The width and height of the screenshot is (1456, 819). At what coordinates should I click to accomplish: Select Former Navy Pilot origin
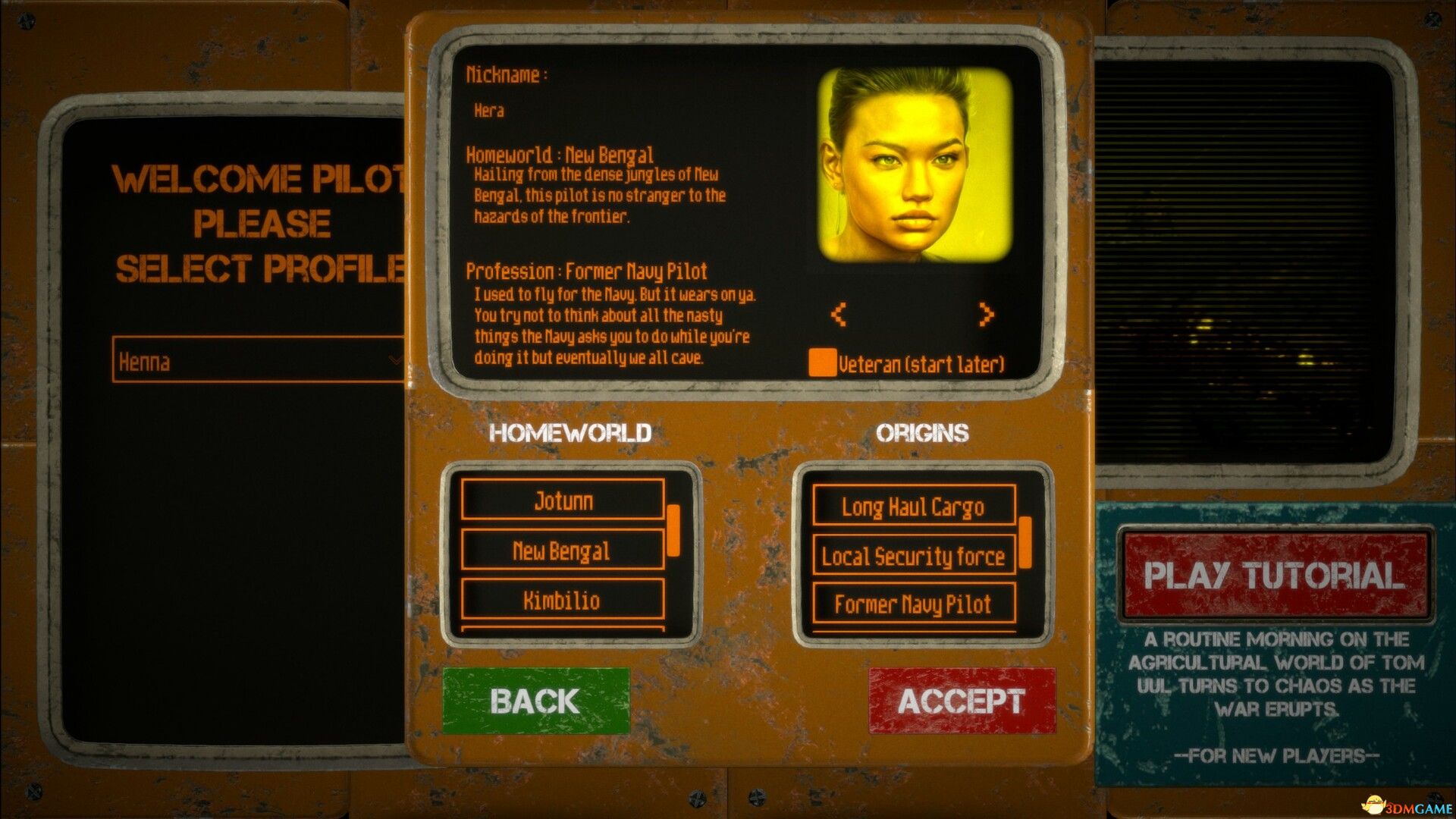914,604
